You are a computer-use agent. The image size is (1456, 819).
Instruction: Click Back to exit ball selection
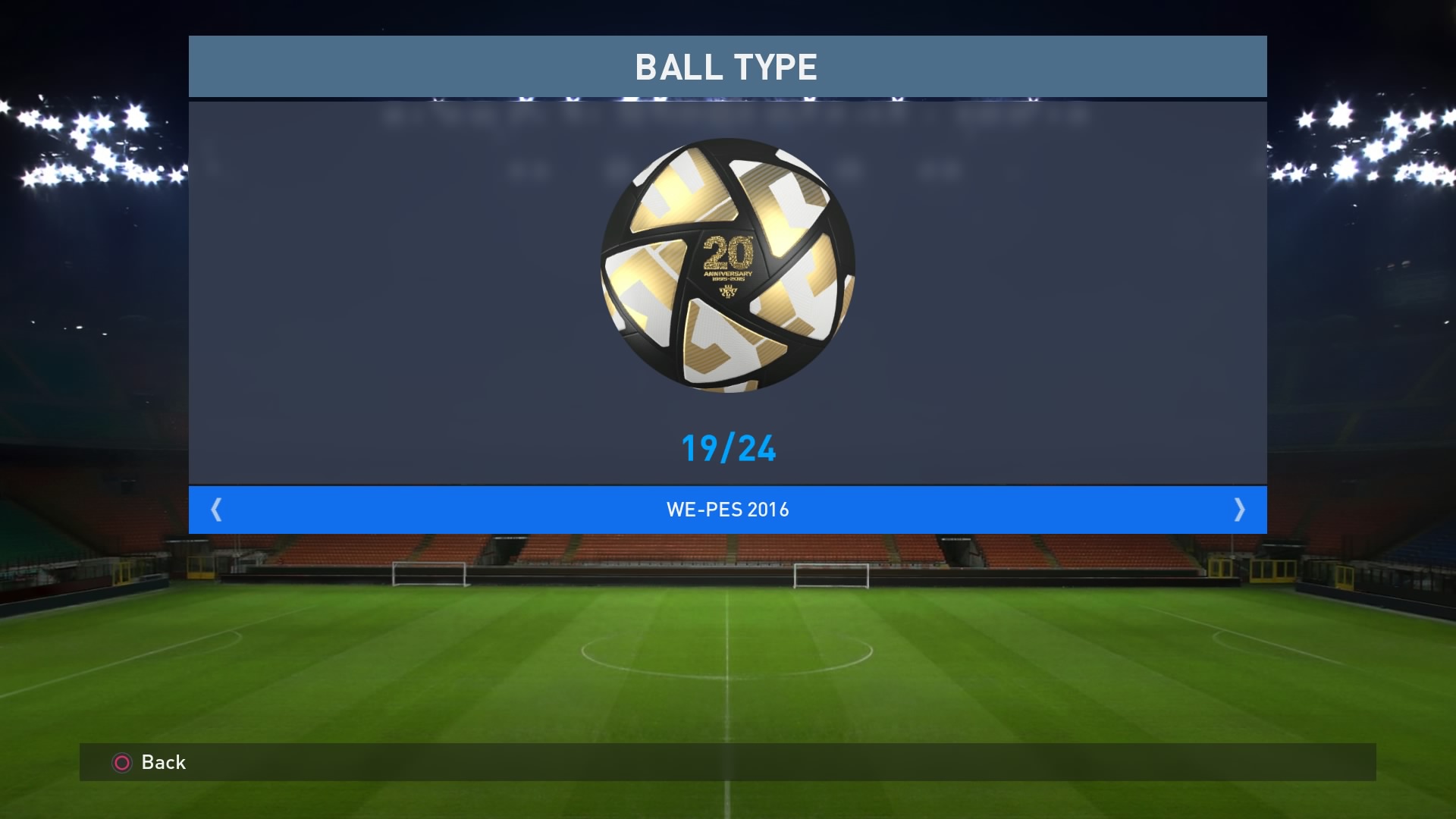point(162,763)
